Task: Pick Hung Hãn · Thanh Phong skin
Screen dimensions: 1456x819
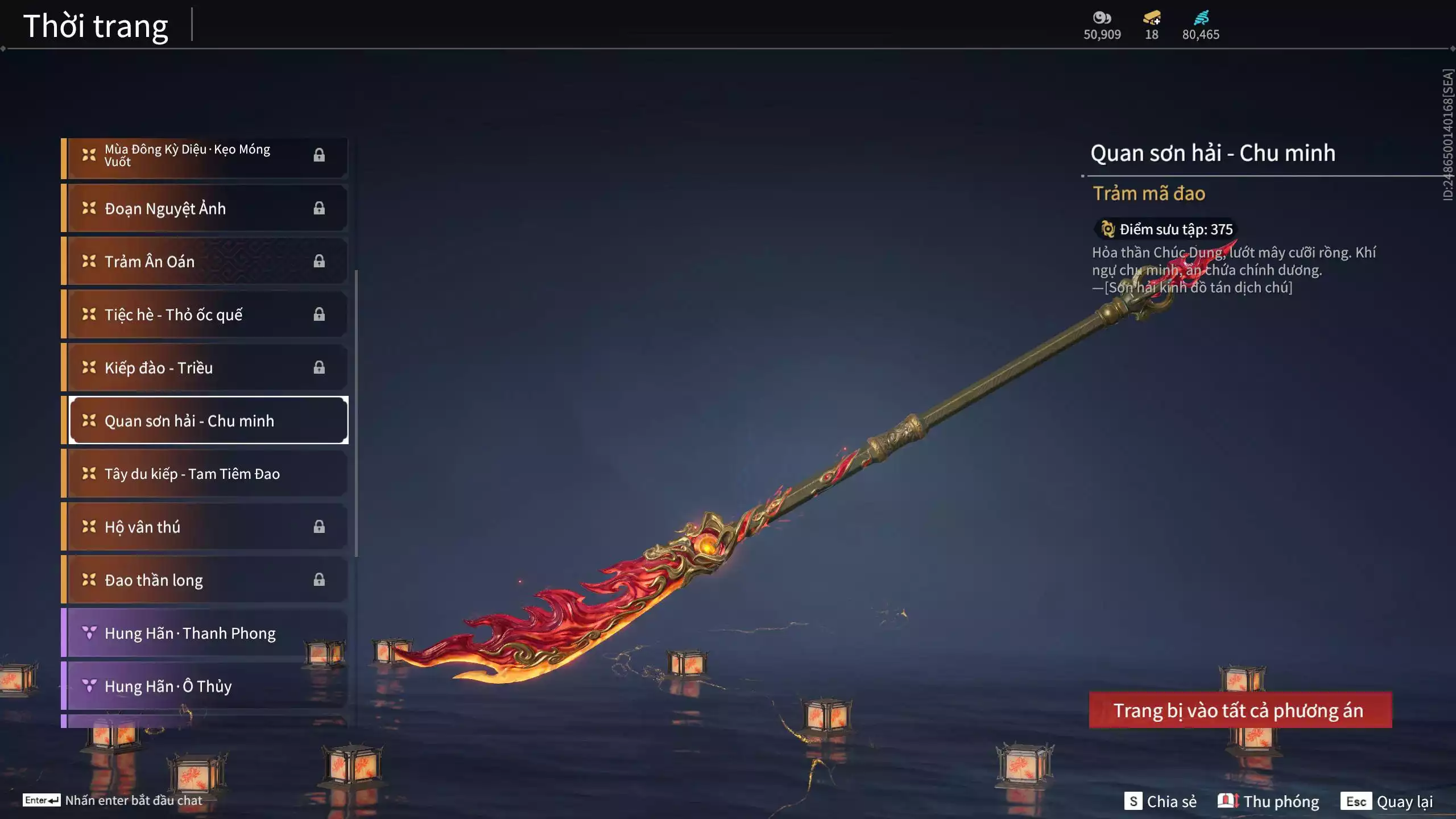Action: 205,633
